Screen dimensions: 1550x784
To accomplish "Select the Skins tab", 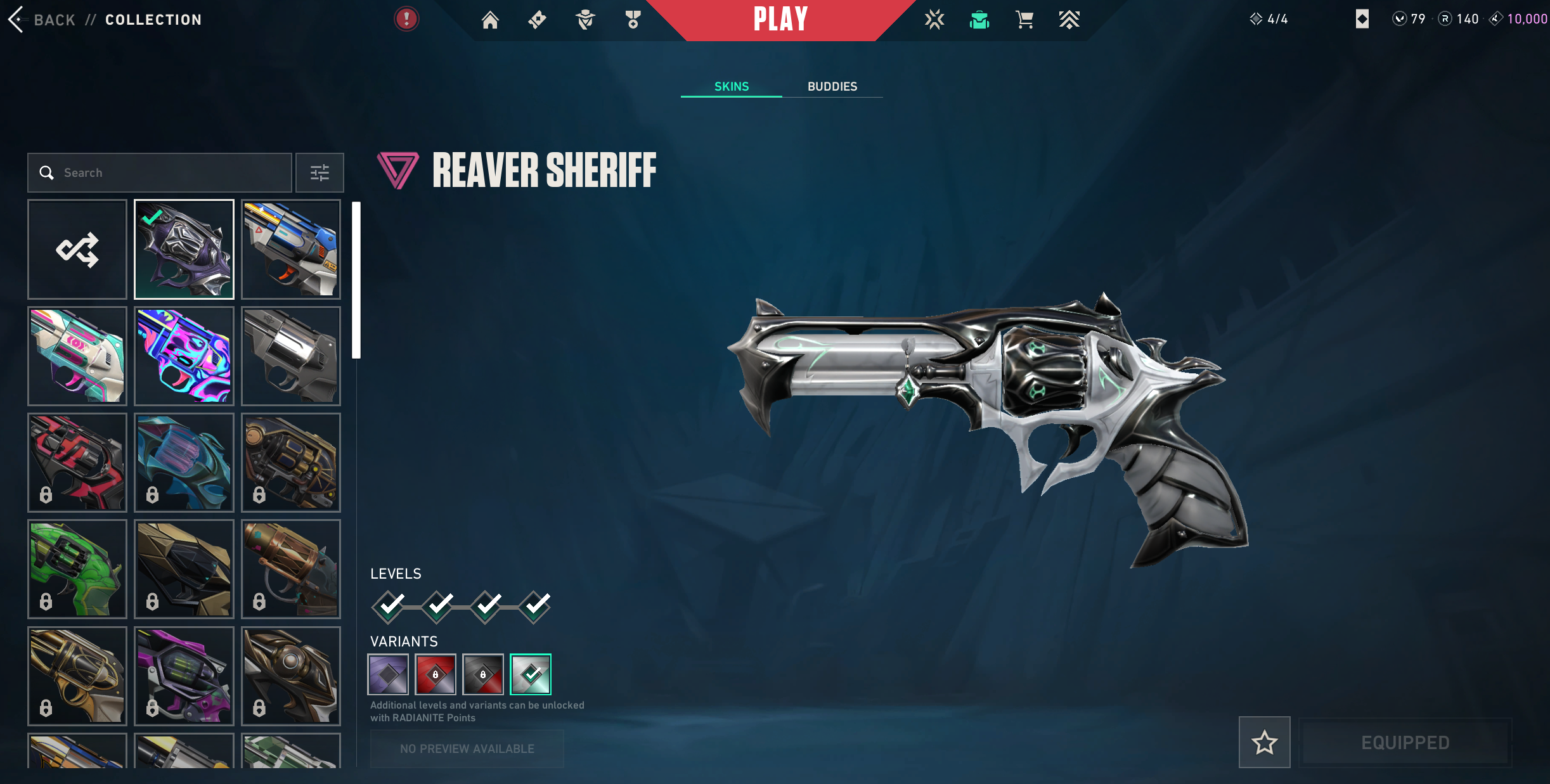I will [731, 87].
